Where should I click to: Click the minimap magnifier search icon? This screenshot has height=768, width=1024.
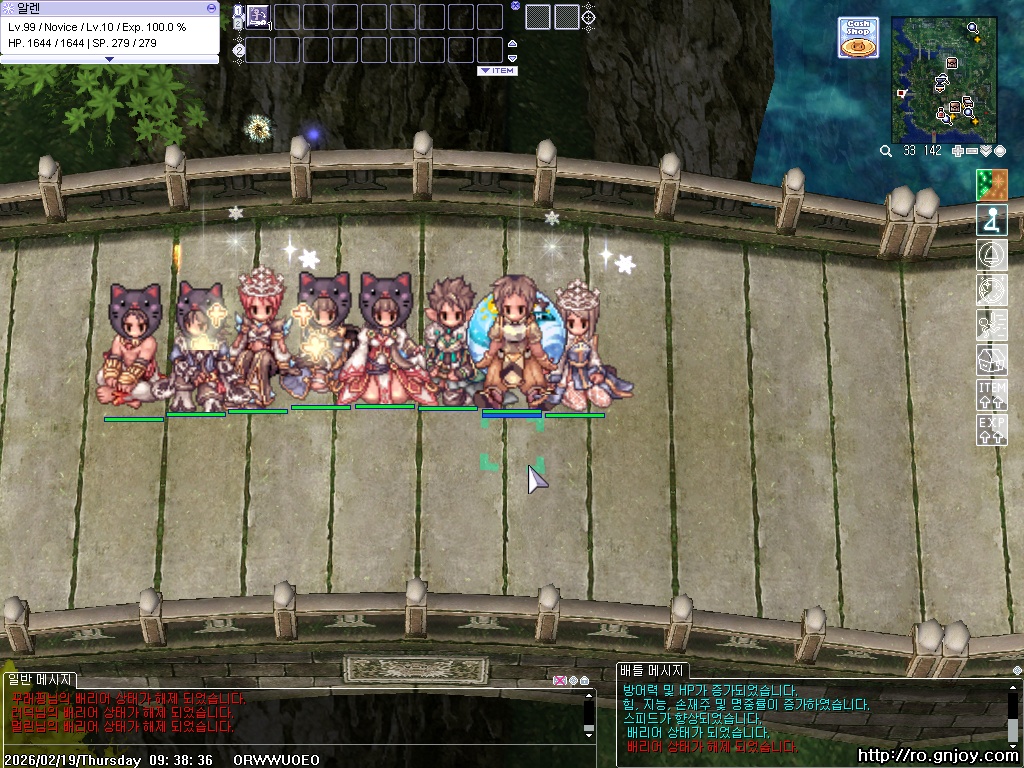click(x=886, y=151)
